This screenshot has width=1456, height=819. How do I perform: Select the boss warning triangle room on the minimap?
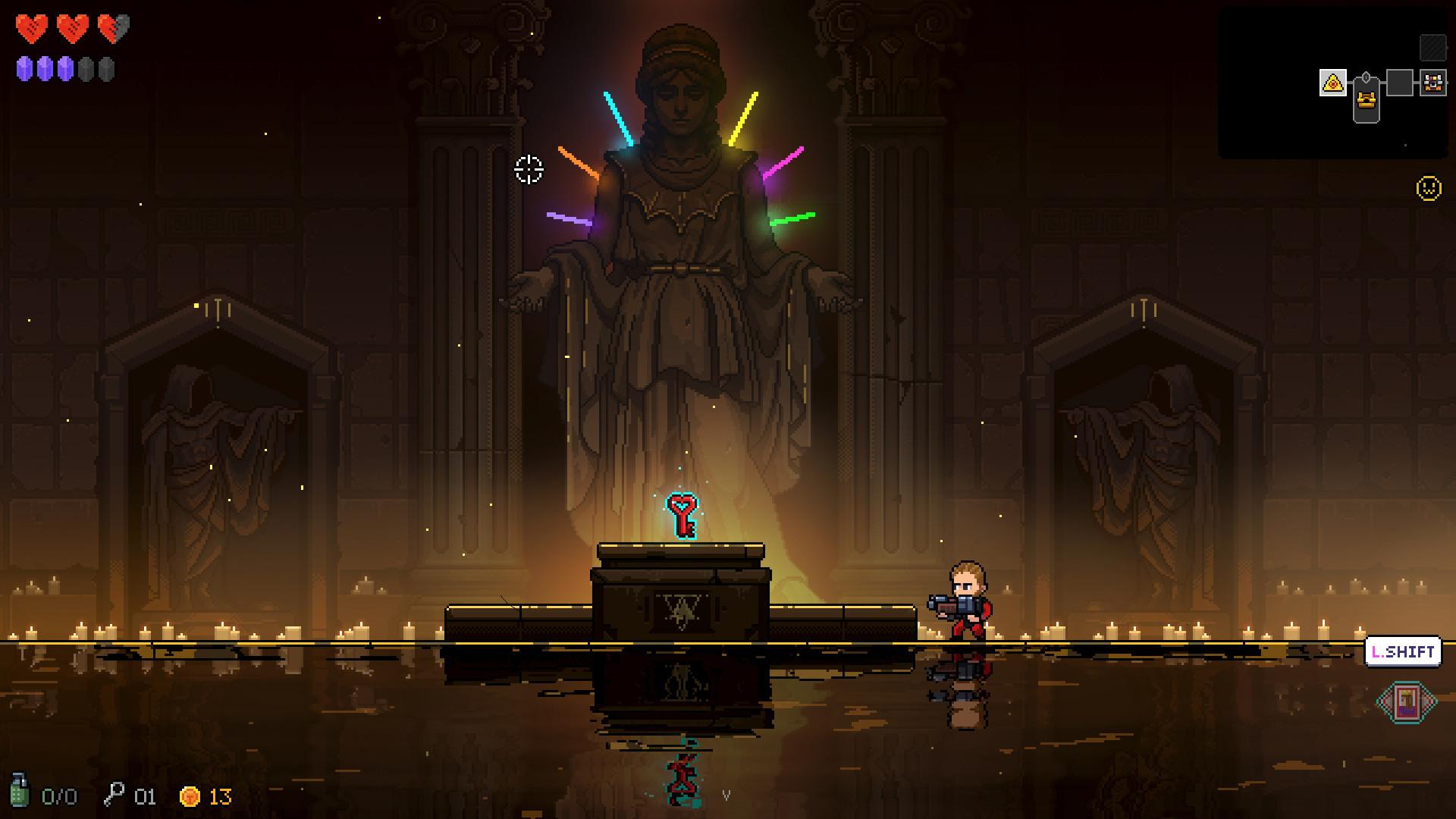coord(1333,83)
